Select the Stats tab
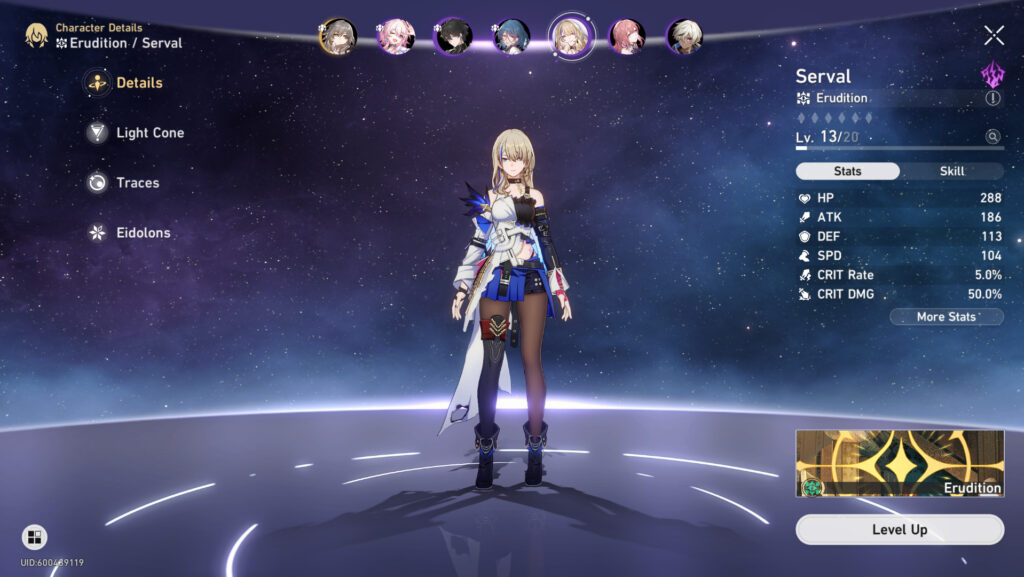 tap(848, 171)
